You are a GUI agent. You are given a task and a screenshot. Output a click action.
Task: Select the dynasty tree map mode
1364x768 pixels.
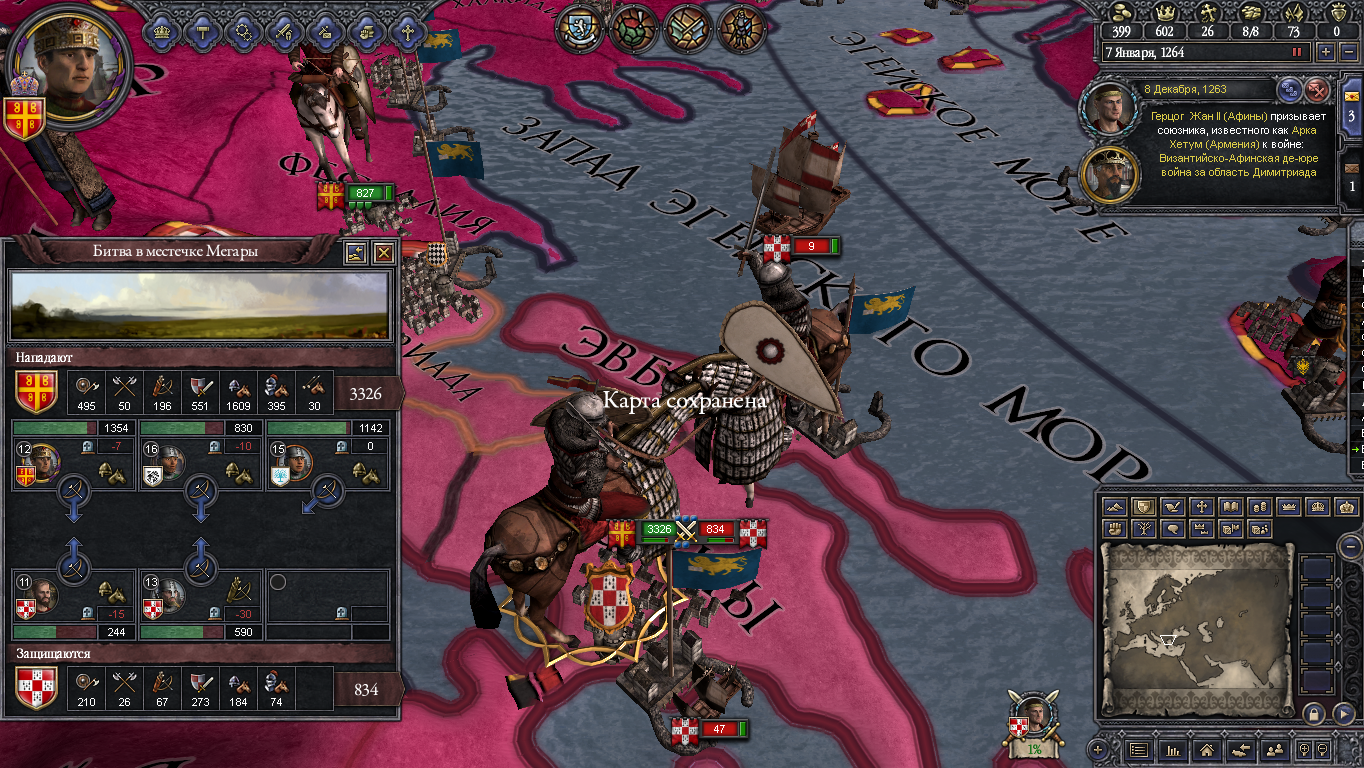pos(1143,529)
